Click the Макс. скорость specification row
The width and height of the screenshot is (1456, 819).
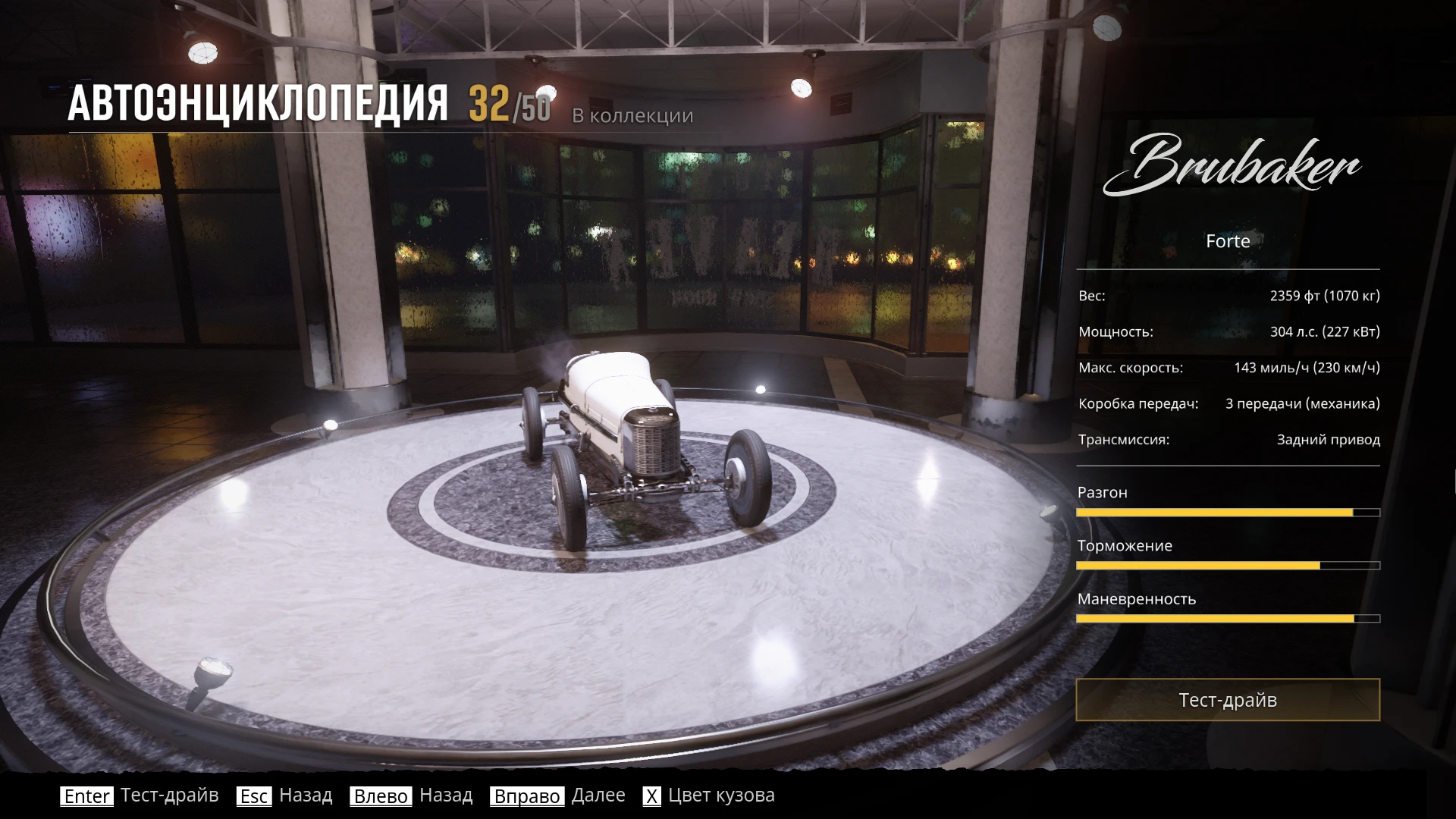[x=1227, y=368]
